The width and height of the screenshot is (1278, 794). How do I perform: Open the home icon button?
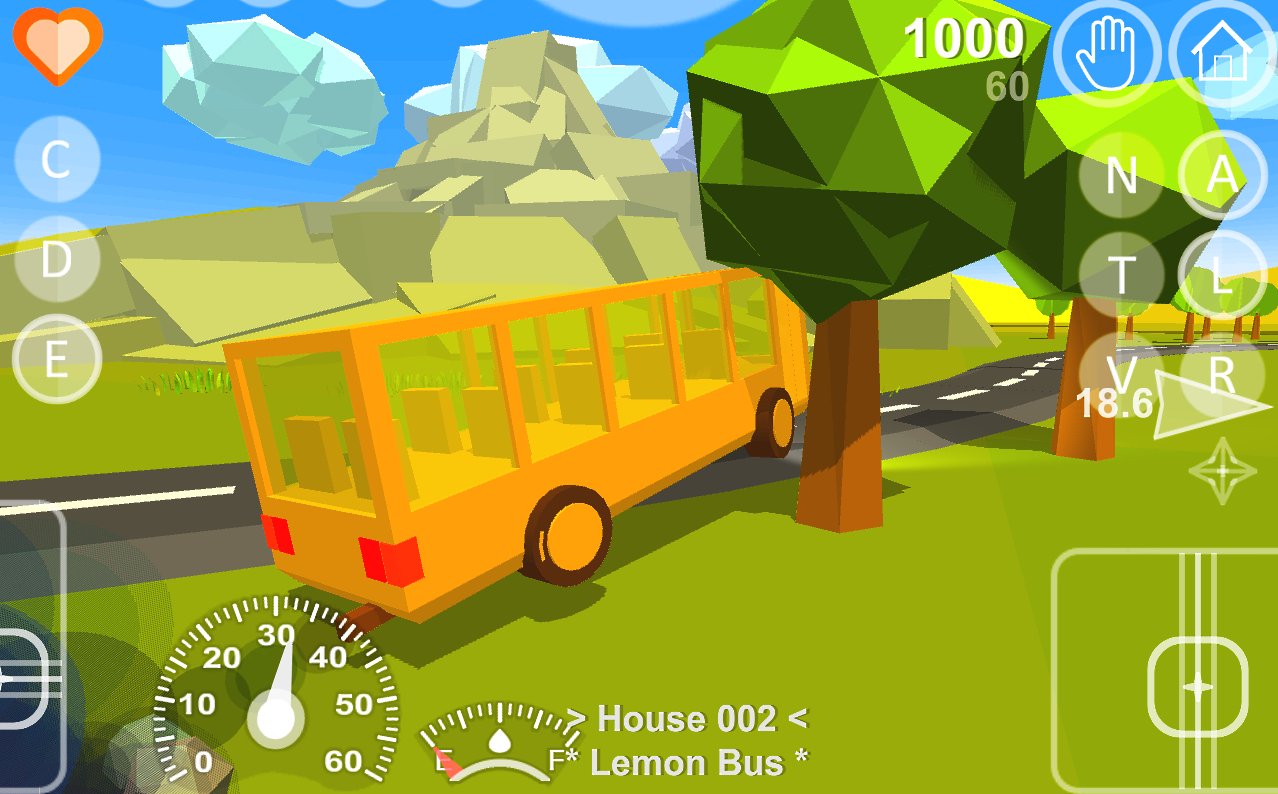(1222, 53)
